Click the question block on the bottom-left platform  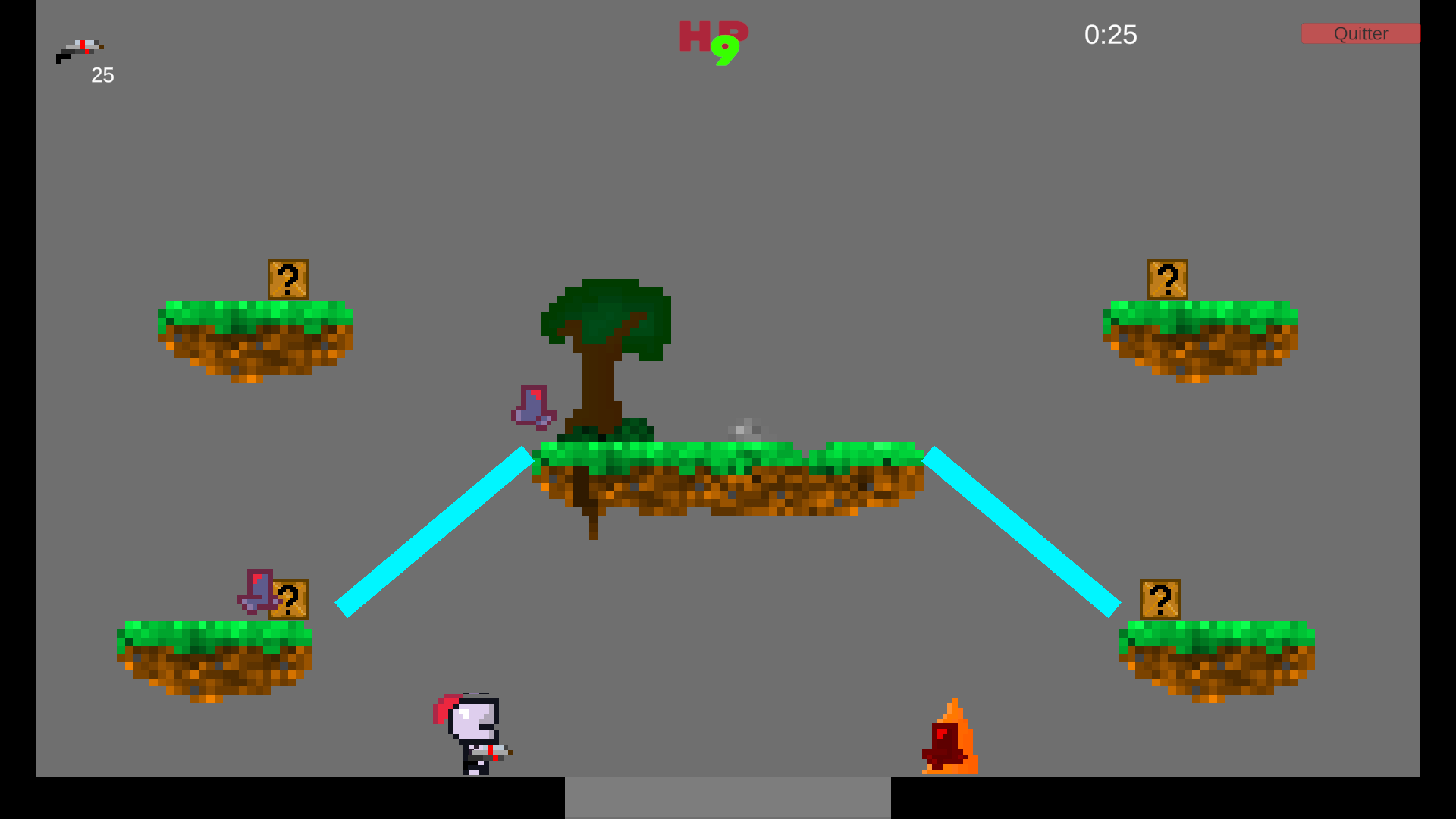point(292,600)
